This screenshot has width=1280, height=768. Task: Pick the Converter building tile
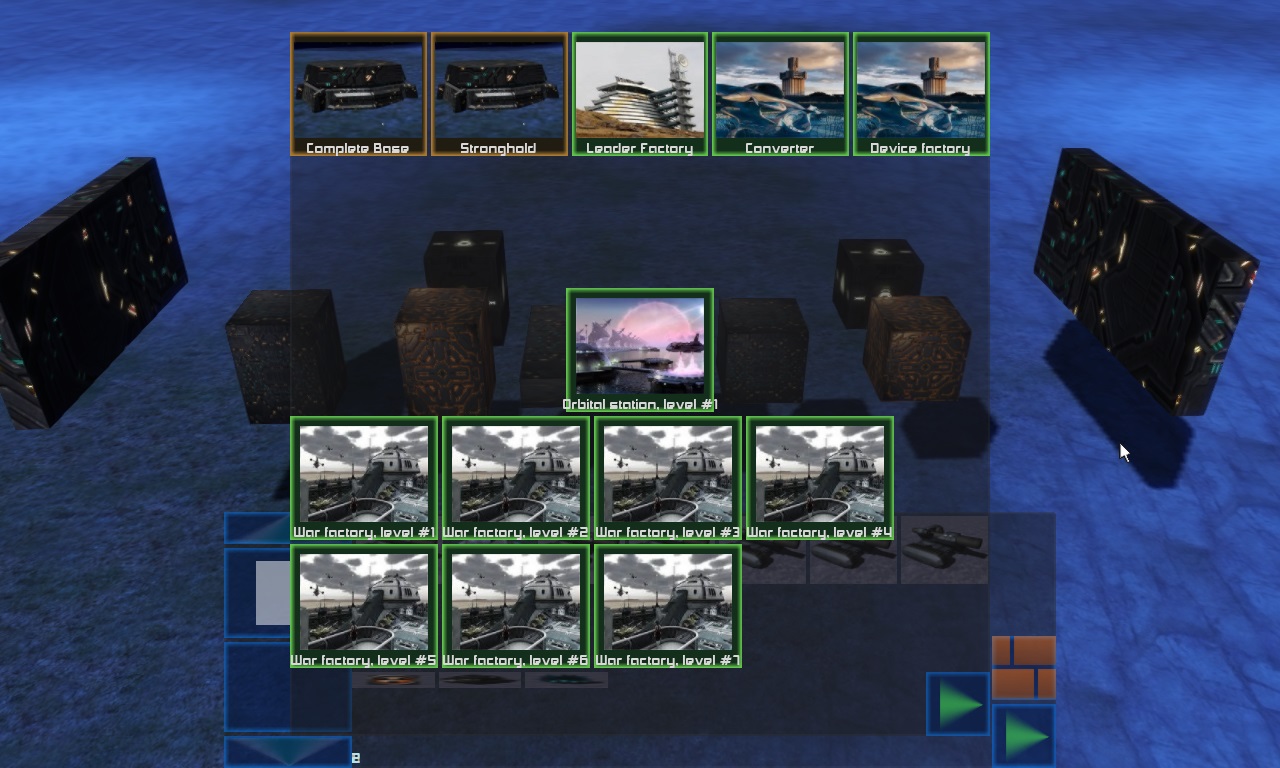(780, 94)
